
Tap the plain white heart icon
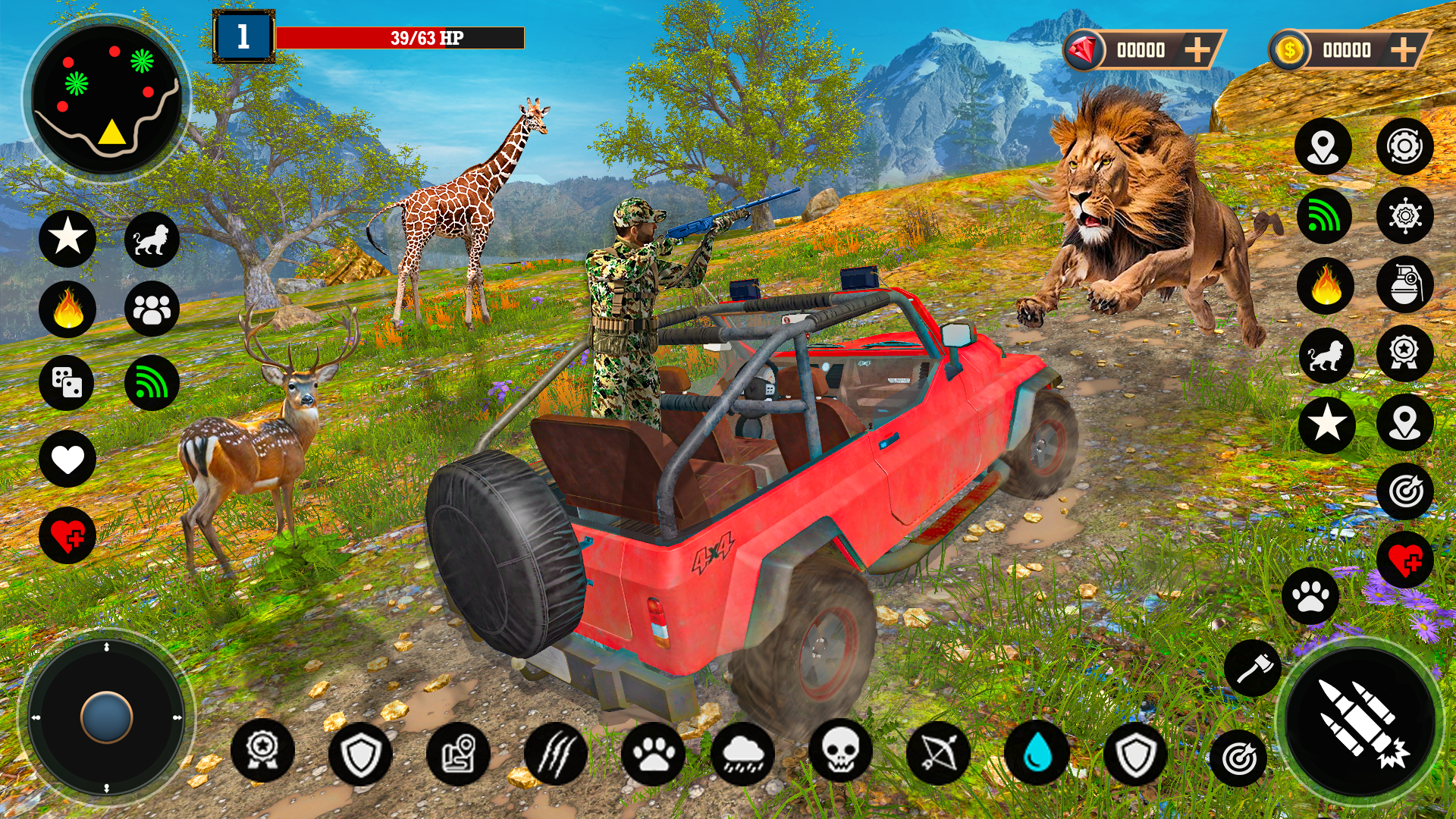[67, 459]
